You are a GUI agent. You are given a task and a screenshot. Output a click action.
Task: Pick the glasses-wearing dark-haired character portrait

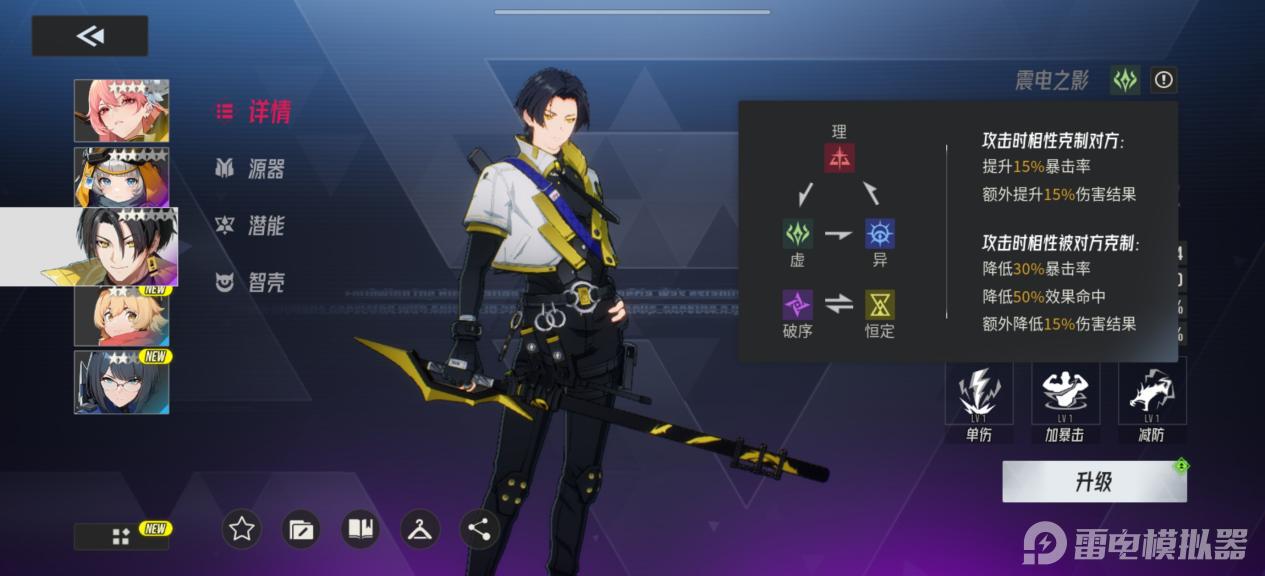tap(121, 382)
